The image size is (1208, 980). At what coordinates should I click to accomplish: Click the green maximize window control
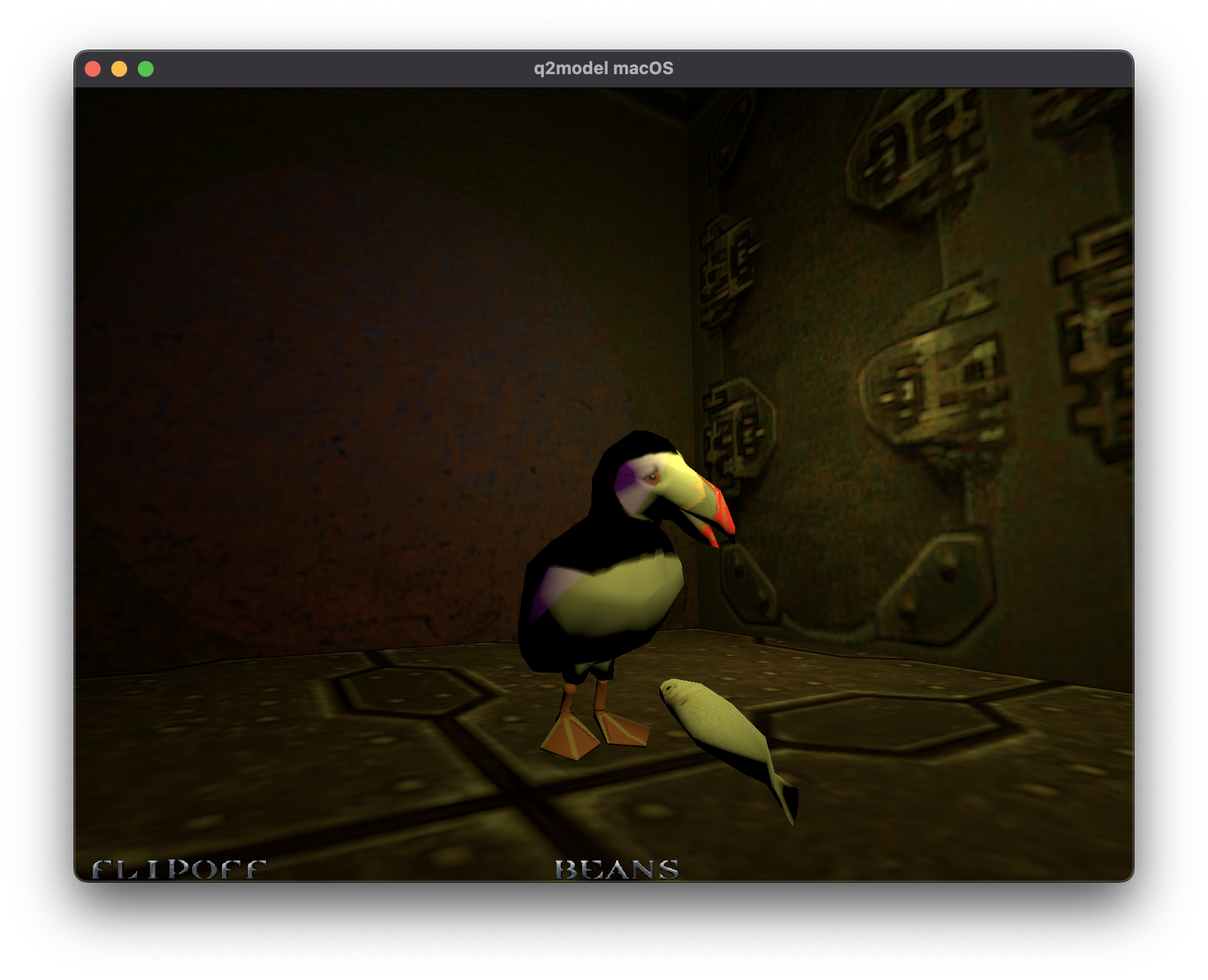145,68
